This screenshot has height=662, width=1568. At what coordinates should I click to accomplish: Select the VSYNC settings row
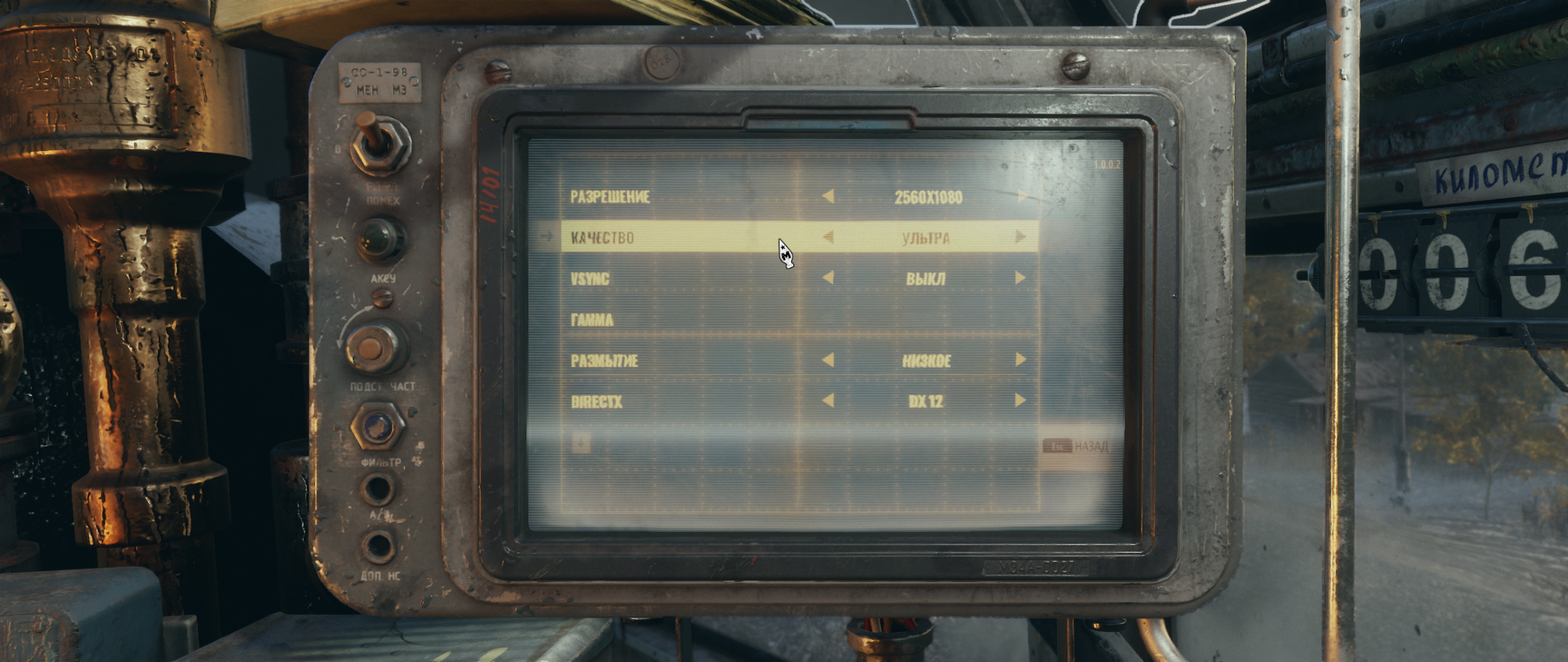[590, 279]
